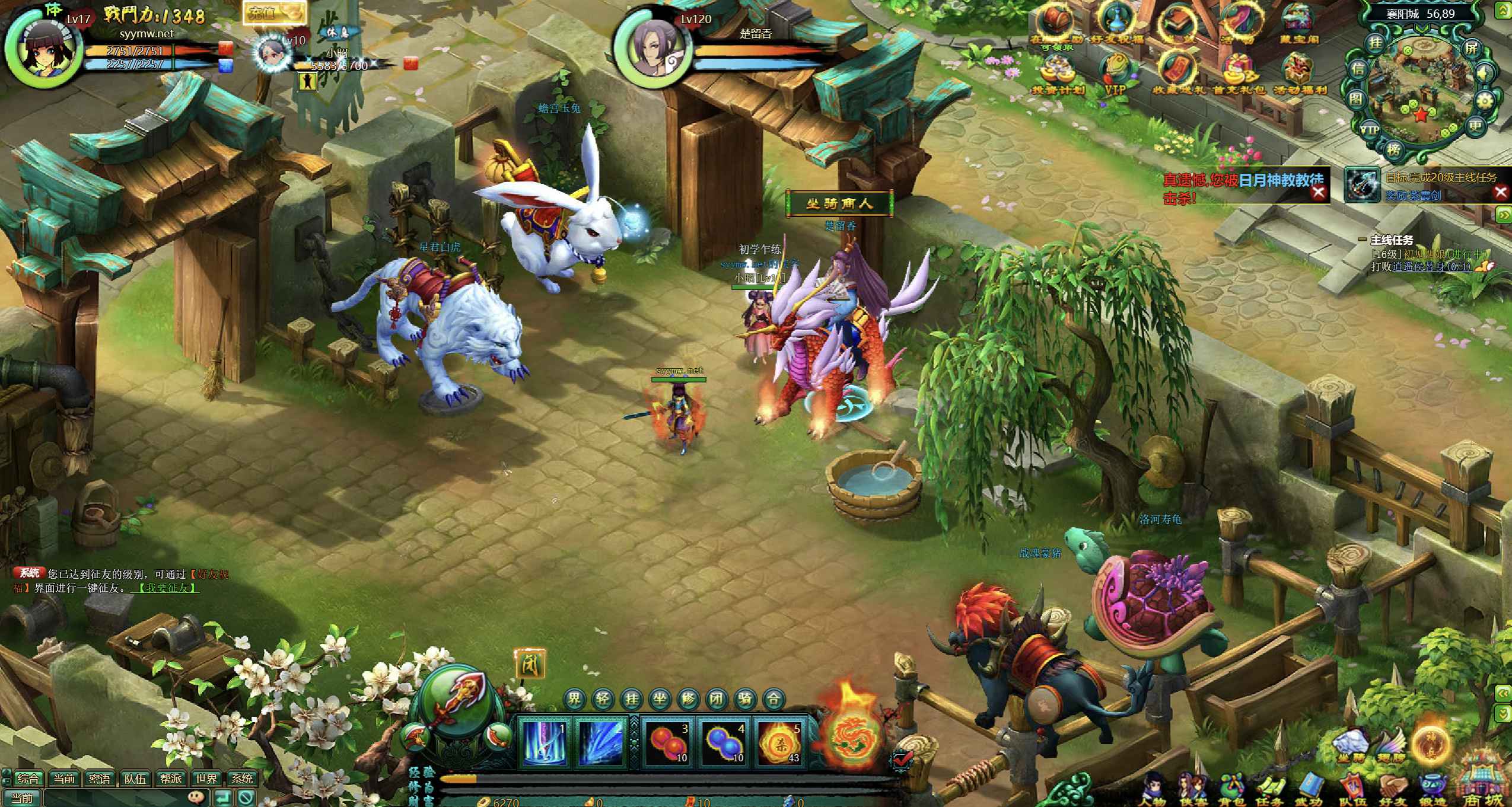Switch to the 帮派 guild chat tab
Image resolution: width=1512 pixels, height=807 pixels.
pos(171,778)
